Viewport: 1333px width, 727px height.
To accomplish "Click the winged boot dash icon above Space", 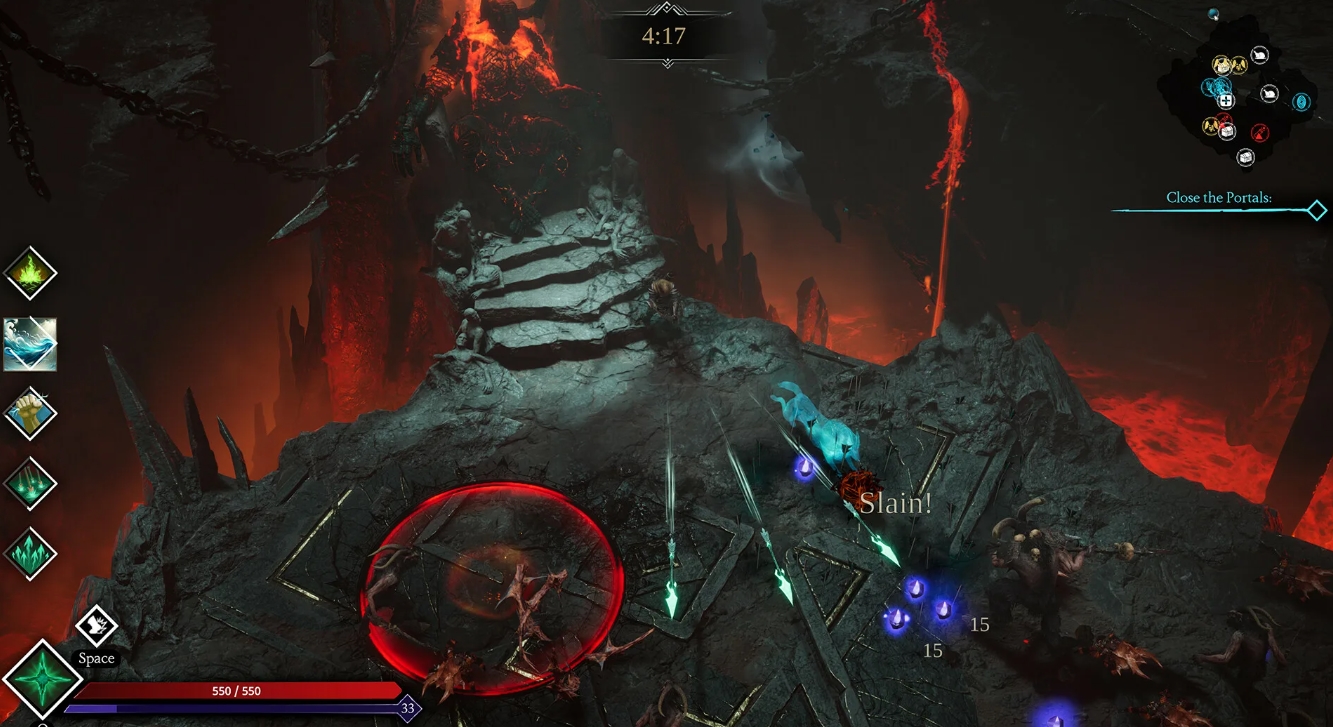I will coord(96,625).
